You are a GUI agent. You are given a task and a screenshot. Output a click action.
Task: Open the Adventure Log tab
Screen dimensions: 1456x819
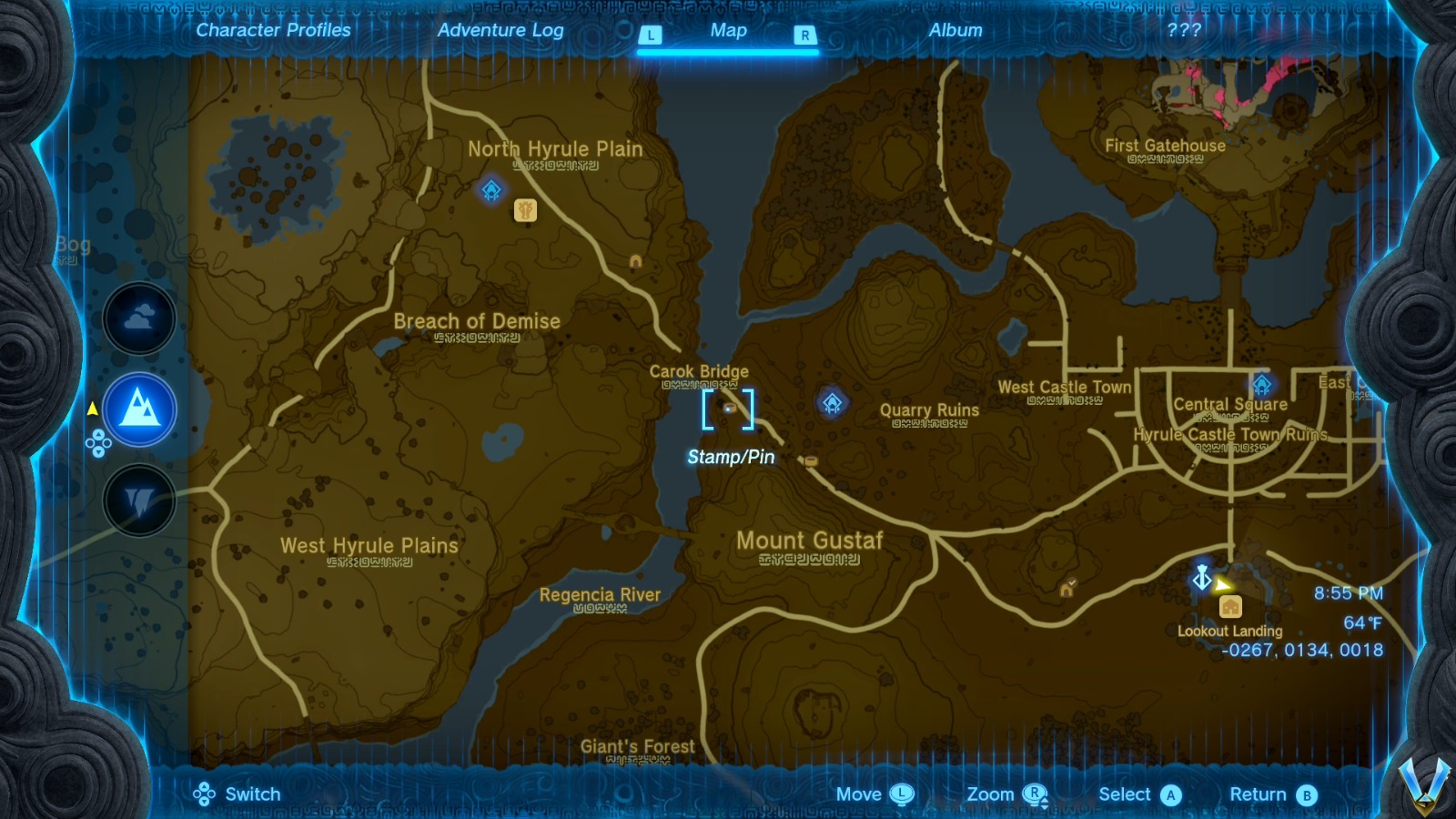point(501,30)
